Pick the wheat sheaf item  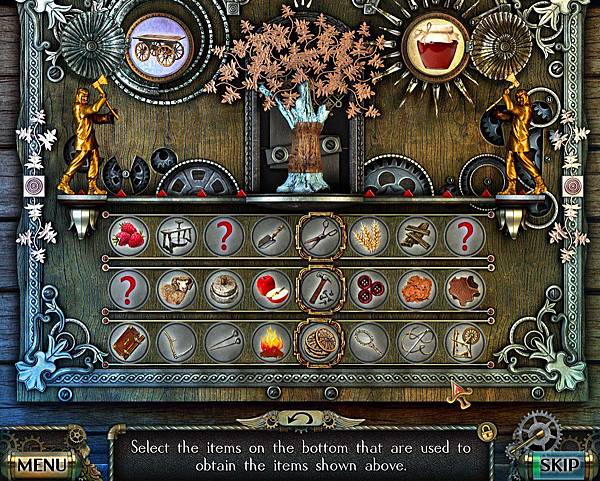pyautogui.click(x=369, y=236)
